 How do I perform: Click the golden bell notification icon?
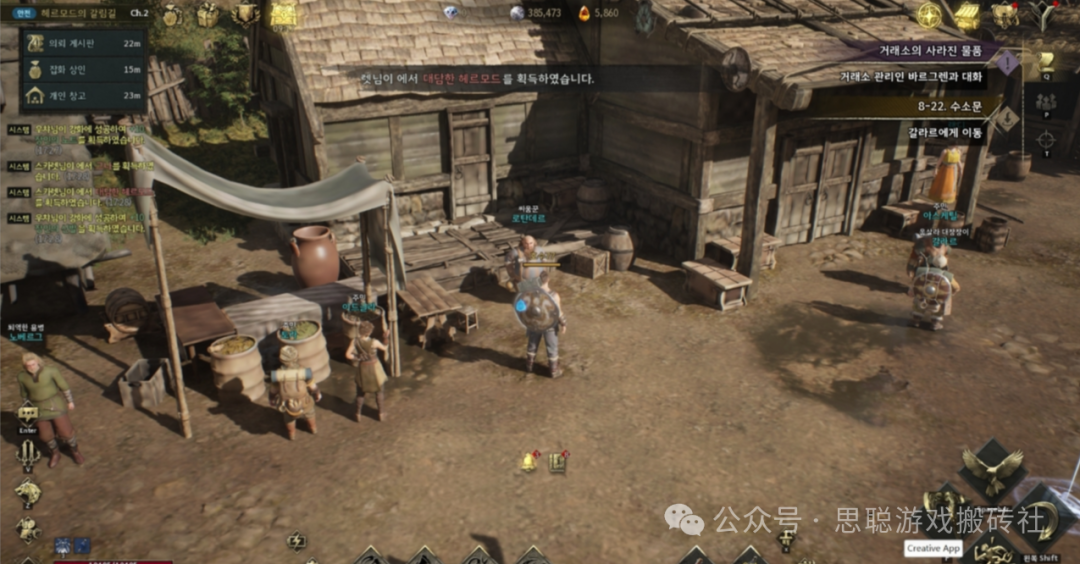pyautogui.click(x=528, y=461)
